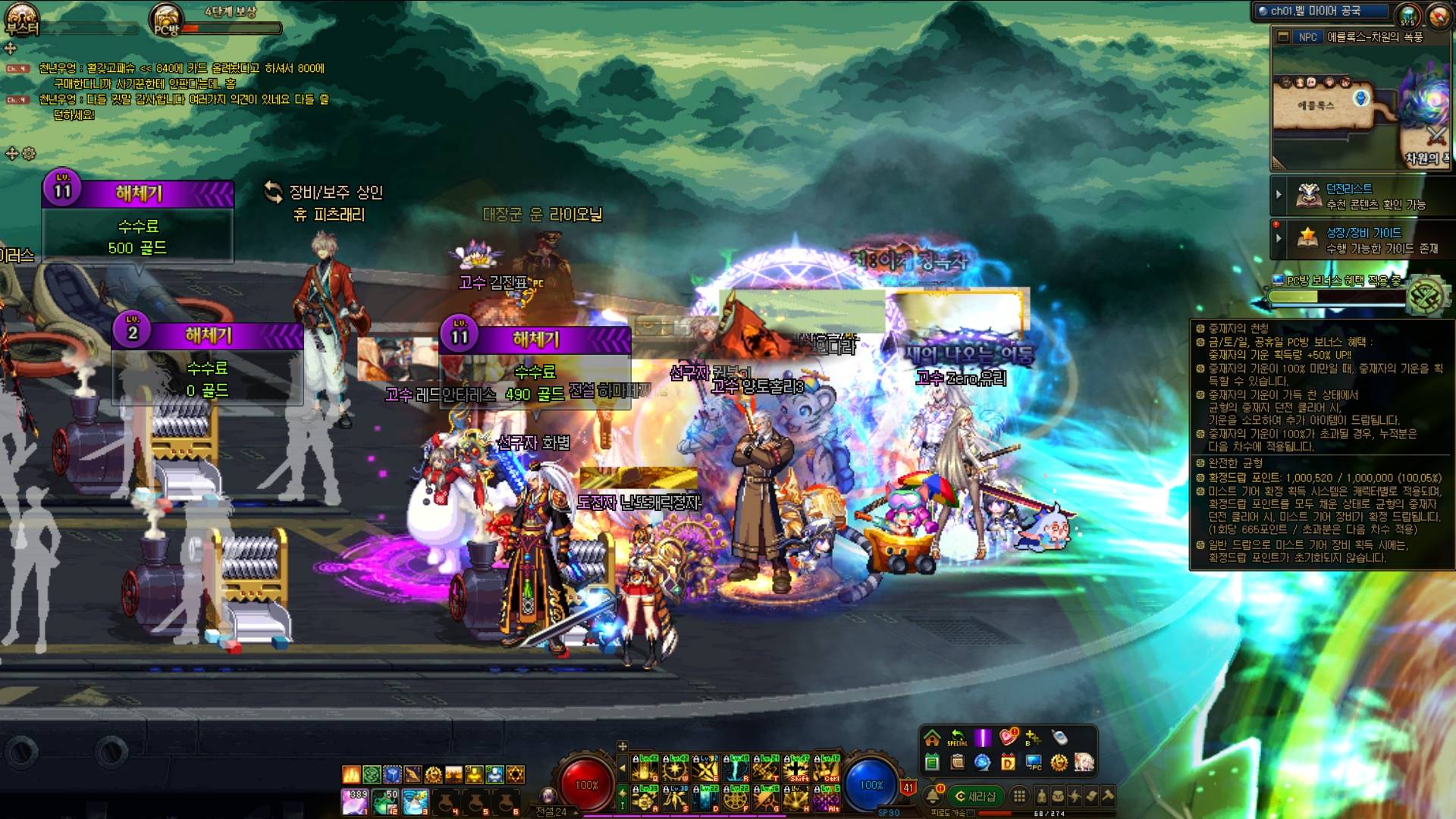1456x819 pixels.
Task: Open the SPECIAL green arrow menu
Action: (x=957, y=738)
